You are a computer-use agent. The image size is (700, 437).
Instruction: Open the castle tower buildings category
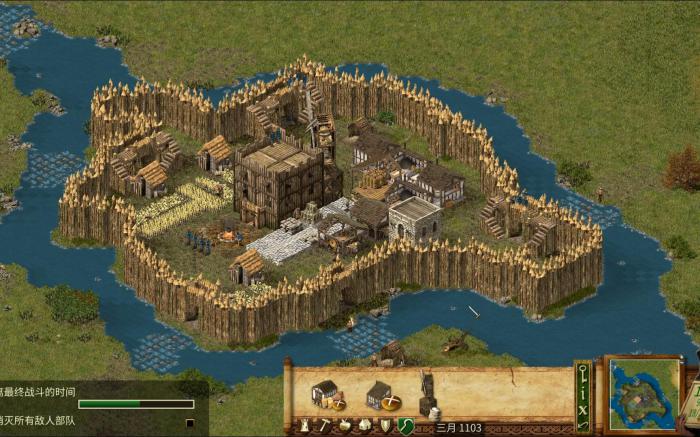tap(303, 427)
